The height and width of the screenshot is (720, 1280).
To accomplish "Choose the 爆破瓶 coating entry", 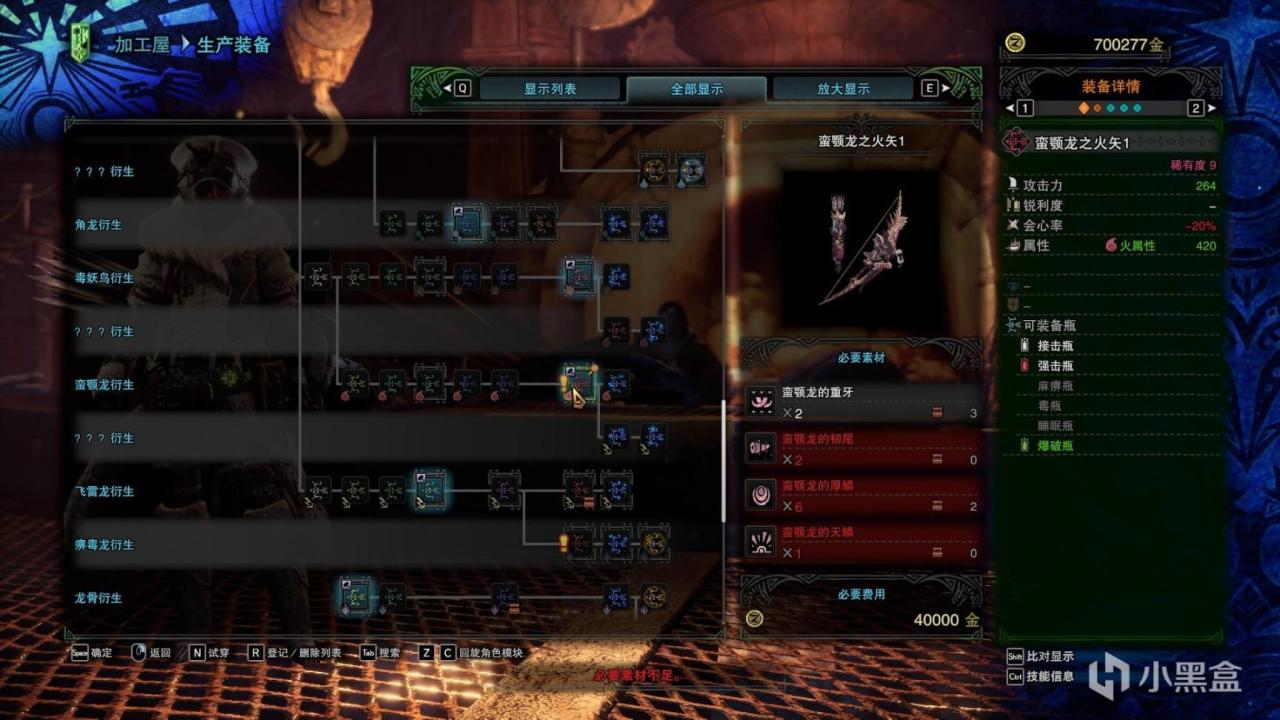I will click(x=1055, y=445).
